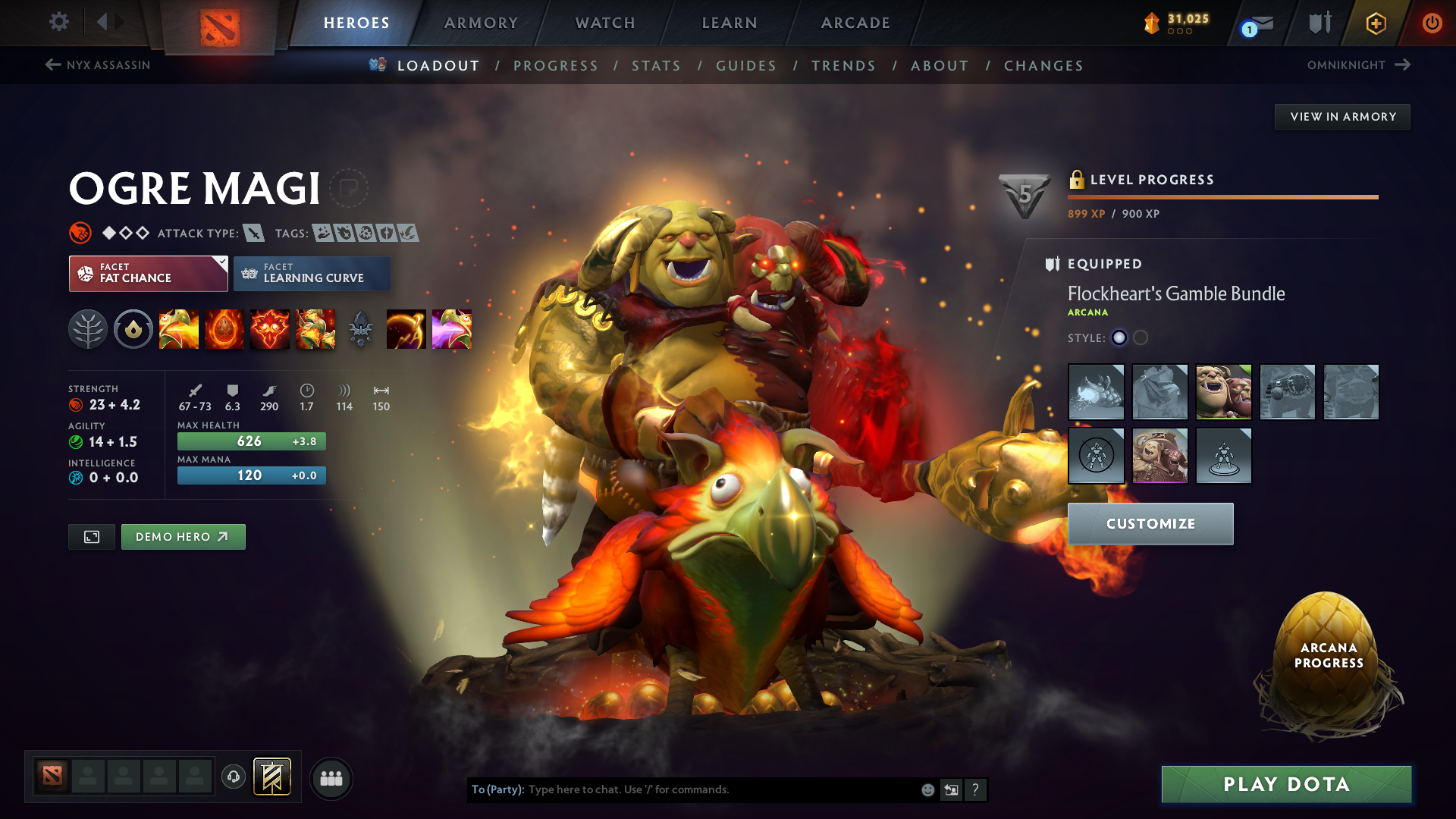The image size is (1456, 819).
Task: Click the mount thumbnail in equipped items
Action: click(x=1097, y=392)
